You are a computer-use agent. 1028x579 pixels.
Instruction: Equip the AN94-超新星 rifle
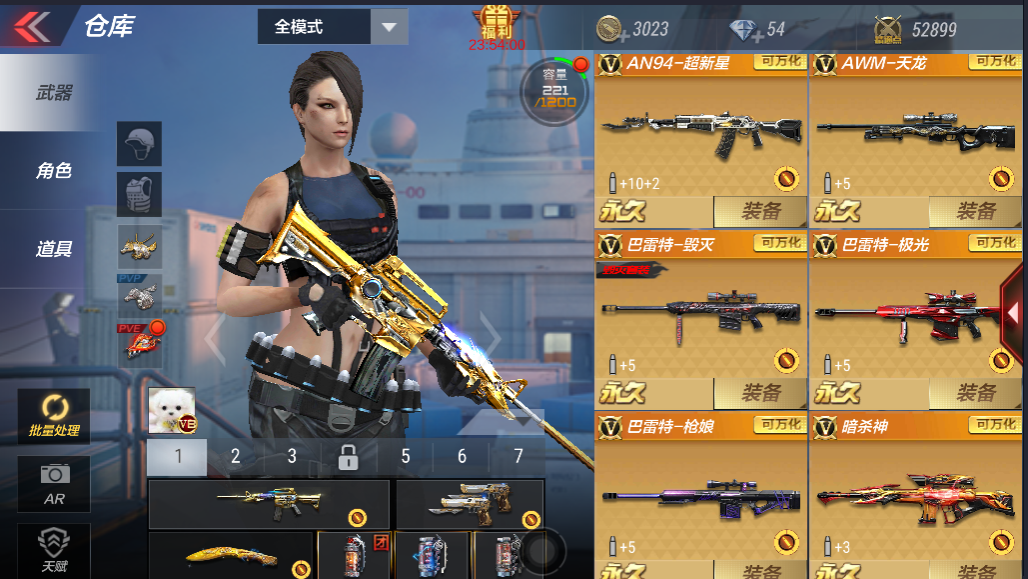[760, 211]
